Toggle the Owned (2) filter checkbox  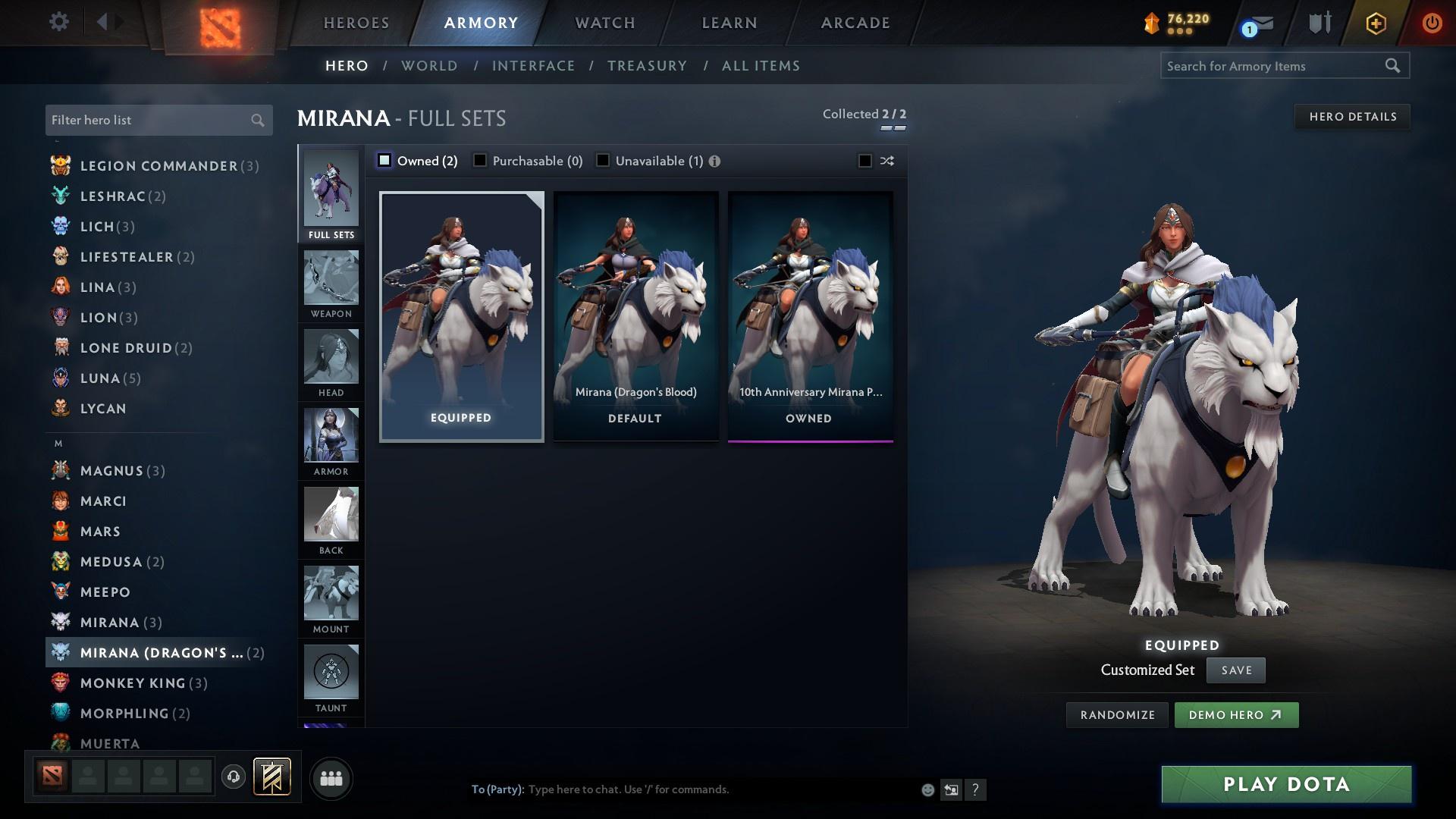(x=385, y=160)
